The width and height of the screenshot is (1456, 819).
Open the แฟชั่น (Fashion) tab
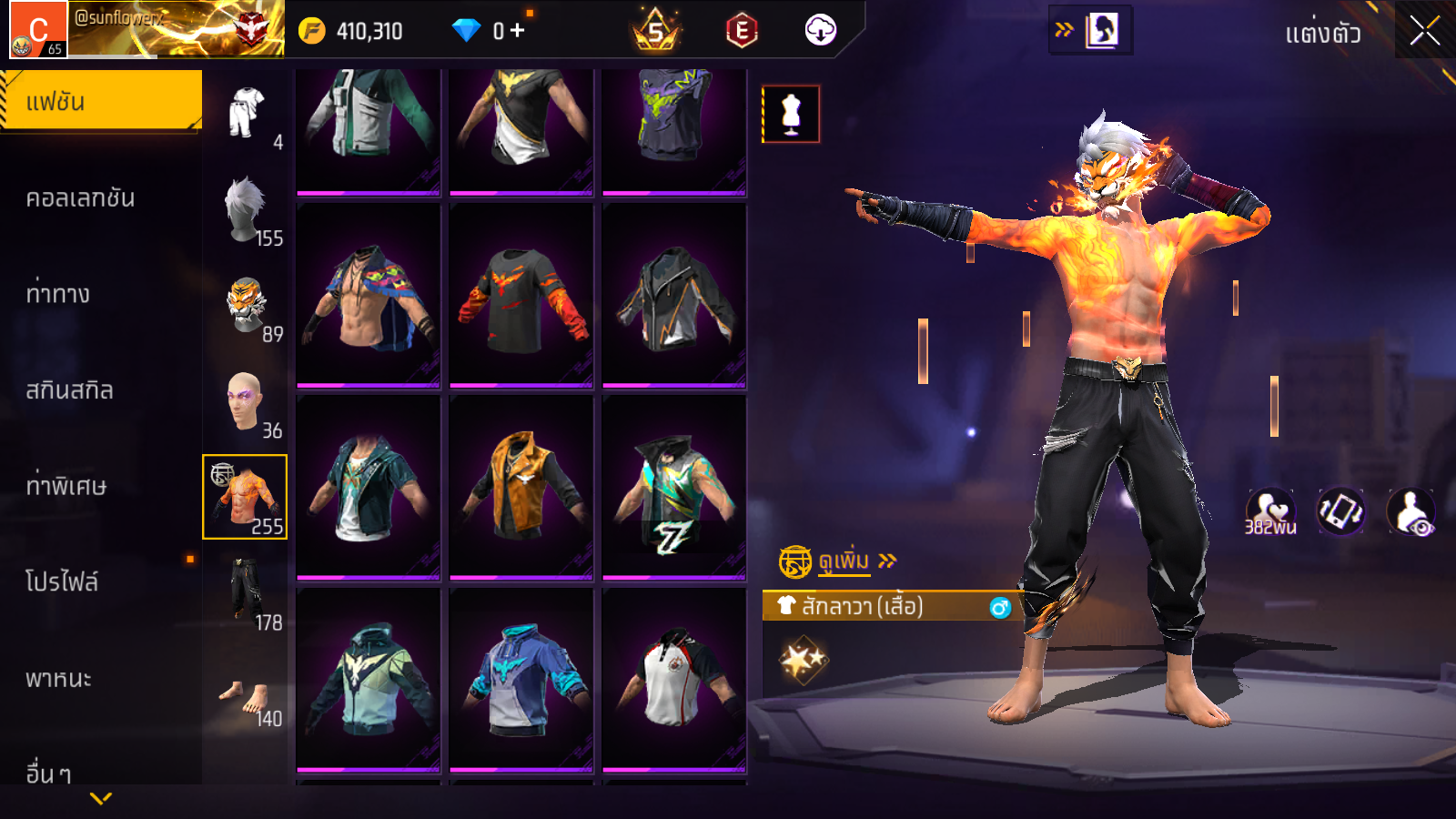[x=101, y=101]
